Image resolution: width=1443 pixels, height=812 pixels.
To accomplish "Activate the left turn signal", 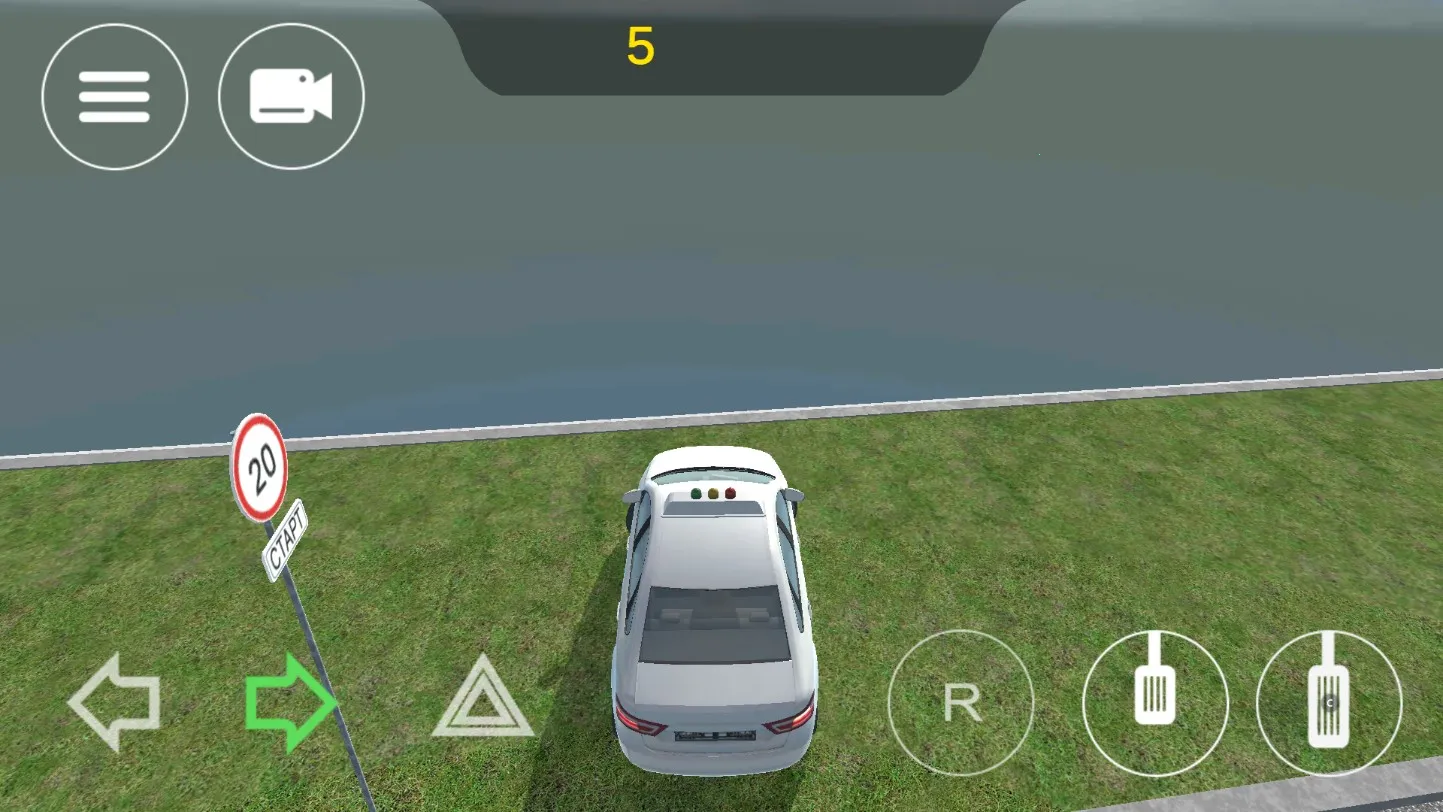I will pyautogui.click(x=114, y=702).
